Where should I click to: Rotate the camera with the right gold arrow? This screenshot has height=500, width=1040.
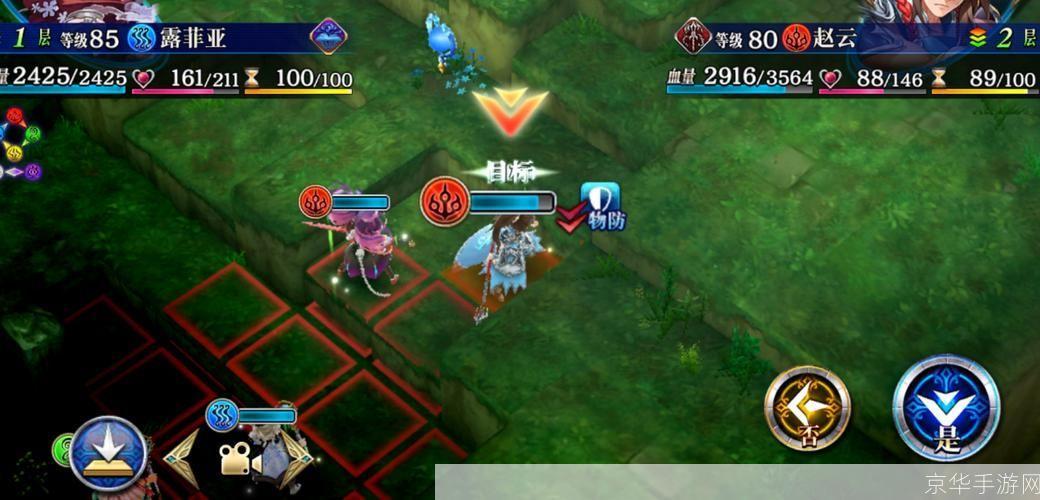click(294, 459)
